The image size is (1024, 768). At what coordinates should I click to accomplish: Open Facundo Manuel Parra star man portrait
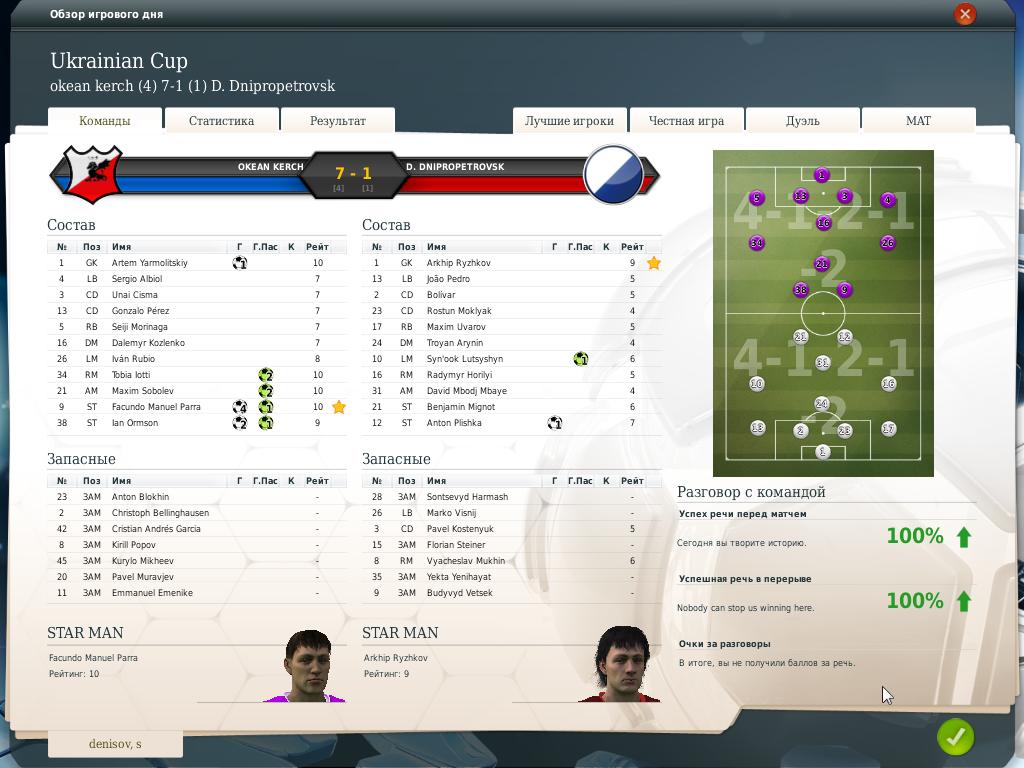click(307, 666)
